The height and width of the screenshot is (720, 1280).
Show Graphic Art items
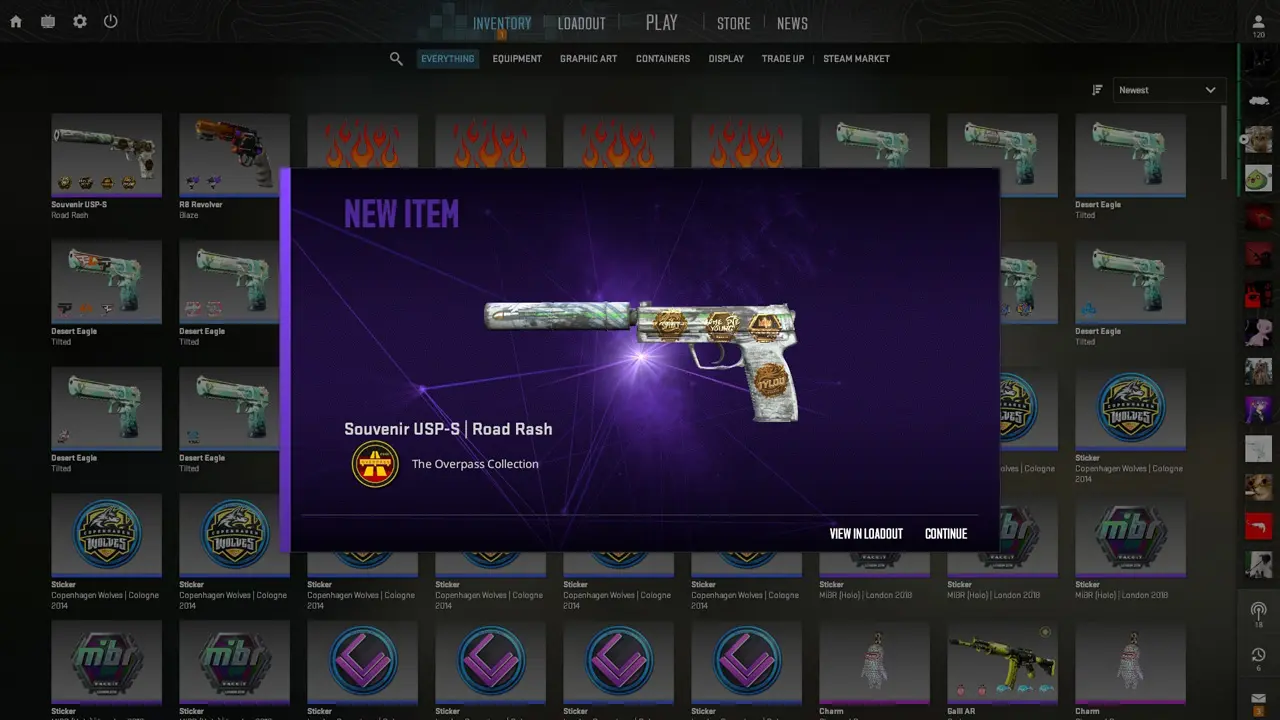click(x=588, y=59)
